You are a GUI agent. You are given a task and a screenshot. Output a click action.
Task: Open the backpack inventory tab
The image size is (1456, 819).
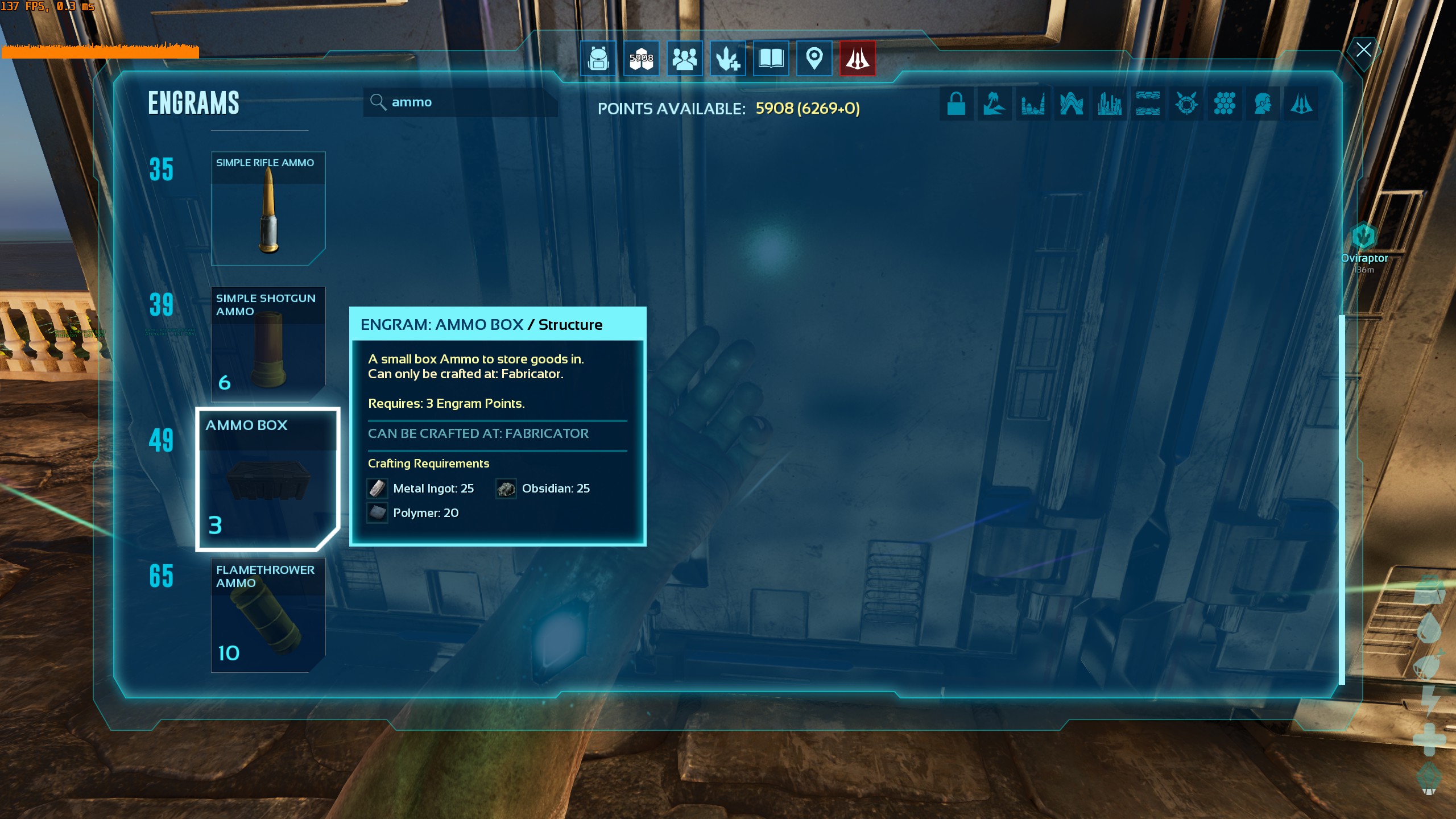[x=598, y=58]
